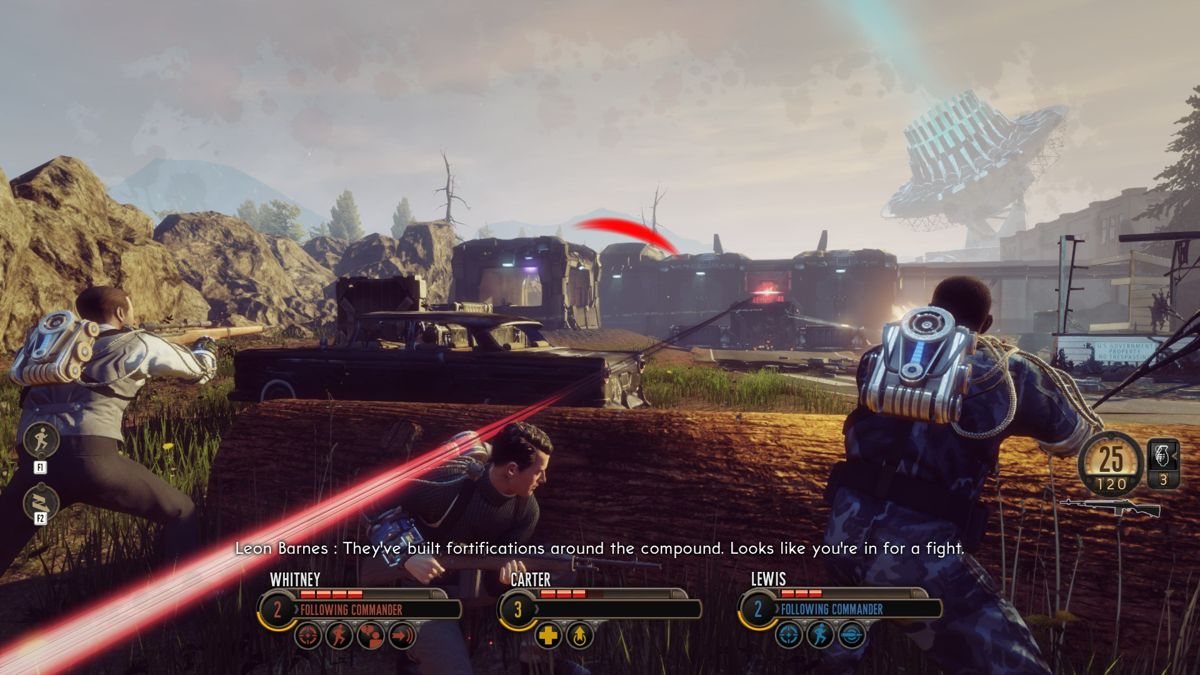Activate Carter's yellow cross heal ability
This screenshot has height=675, width=1200.
(x=548, y=635)
